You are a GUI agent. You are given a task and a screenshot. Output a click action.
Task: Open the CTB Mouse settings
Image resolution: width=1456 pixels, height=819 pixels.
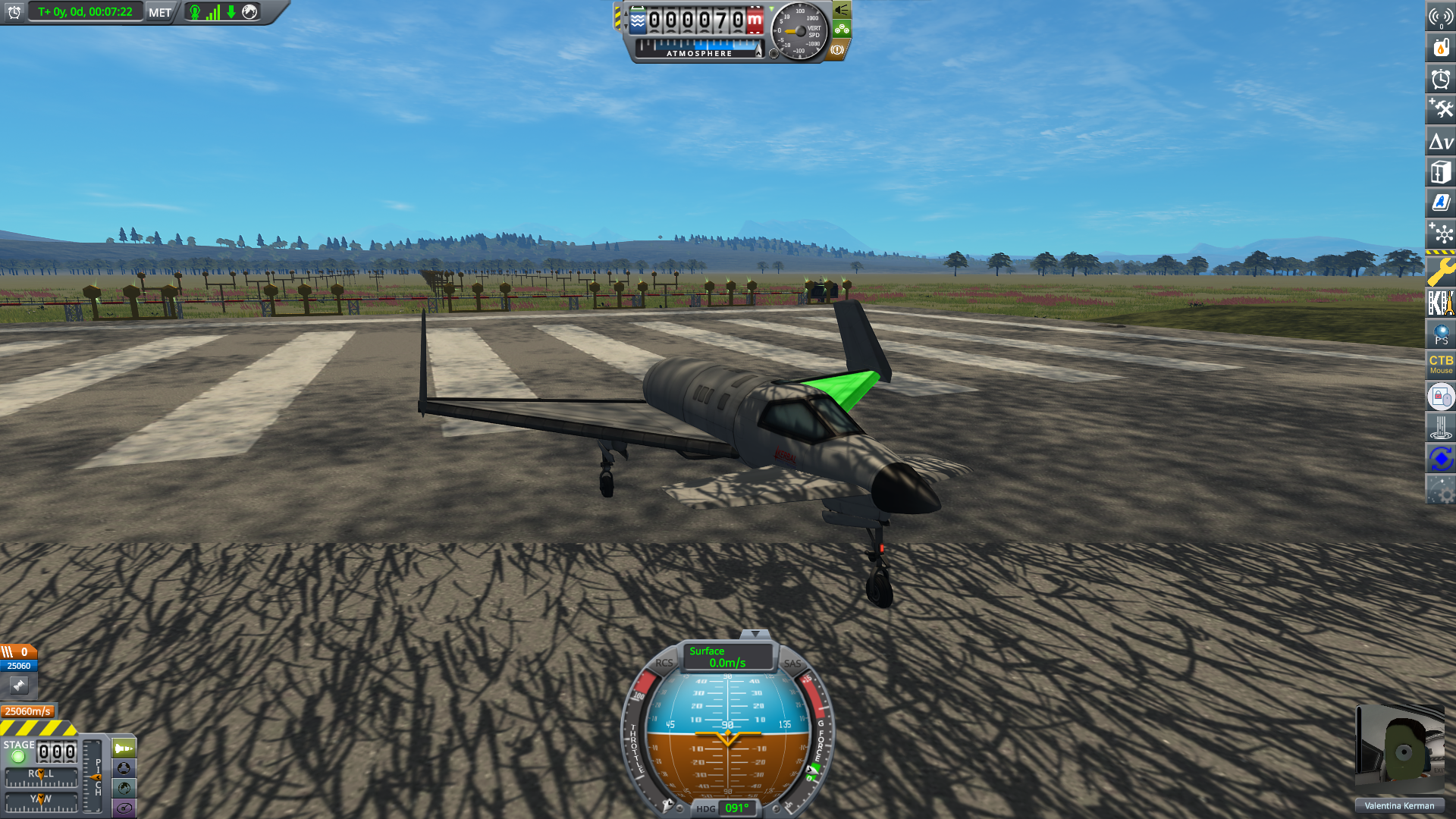(x=1440, y=365)
